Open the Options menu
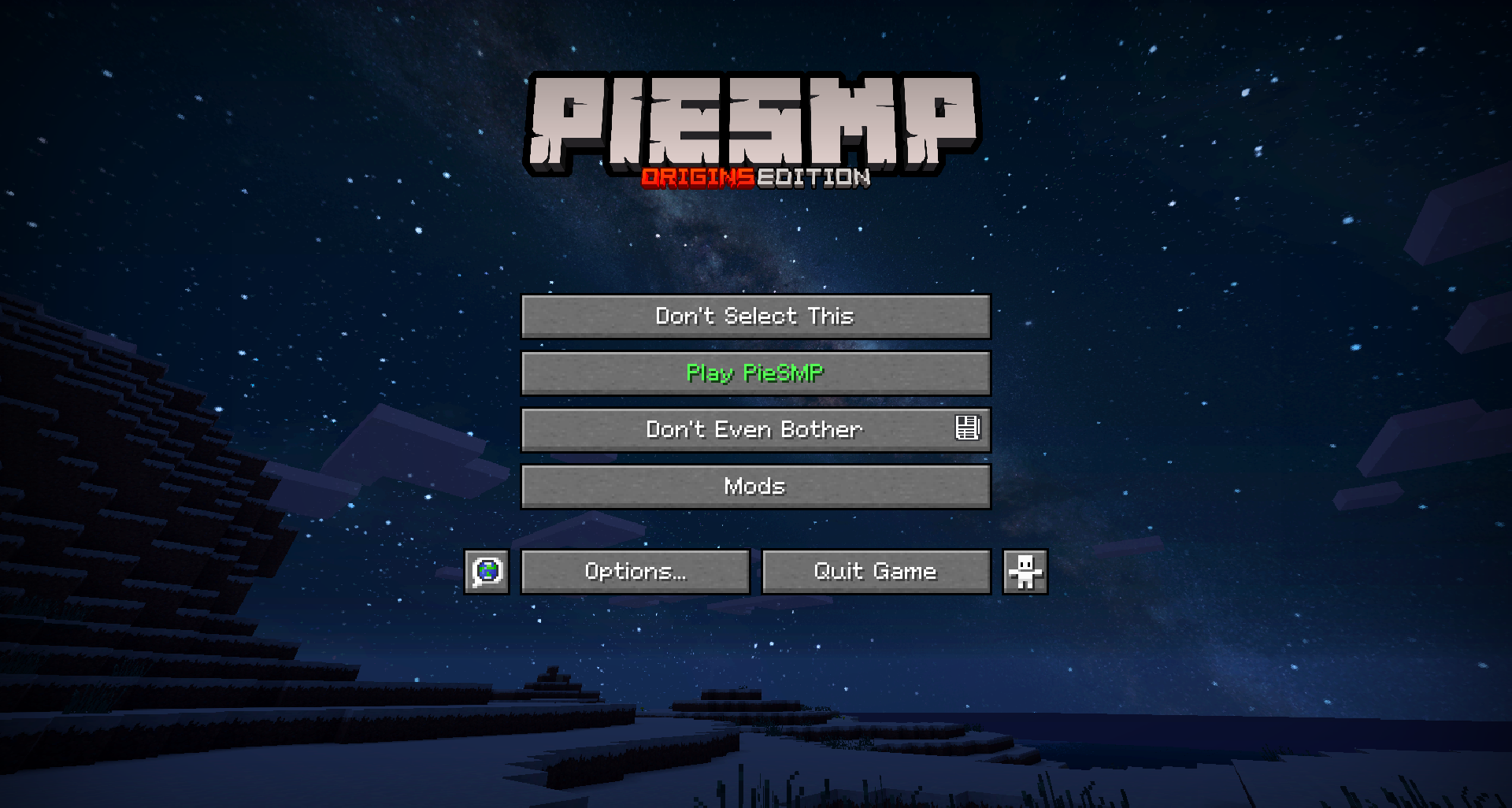The image size is (1512, 808). click(635, 572)
